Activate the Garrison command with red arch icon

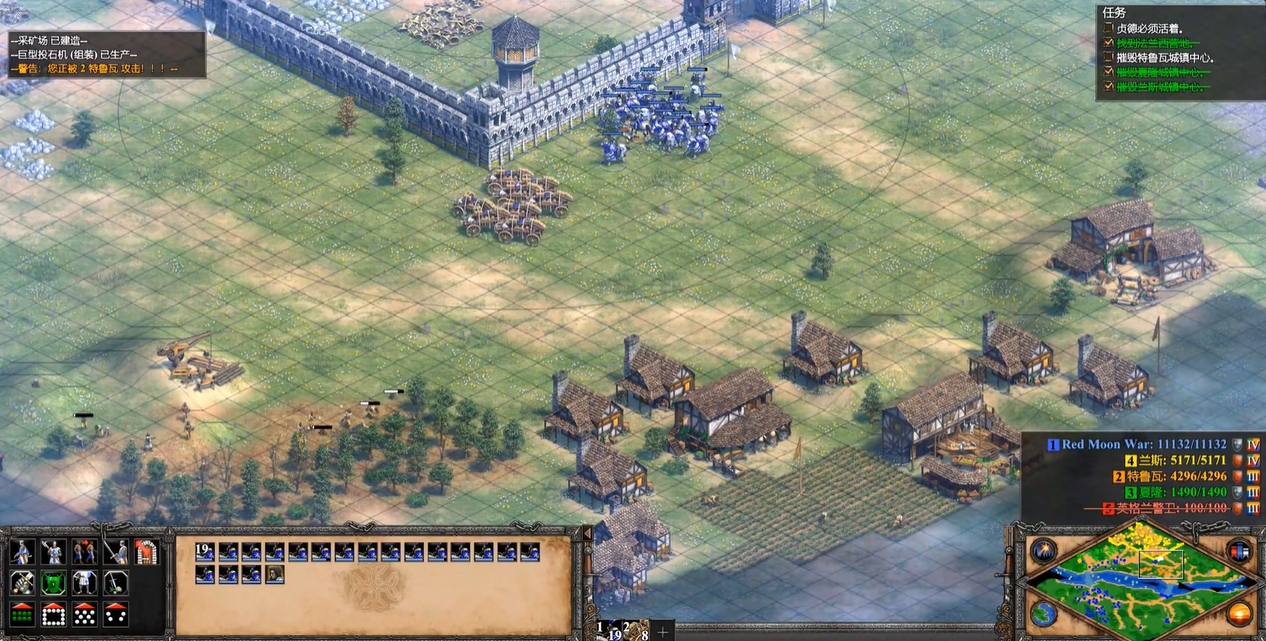click(146, 552)
